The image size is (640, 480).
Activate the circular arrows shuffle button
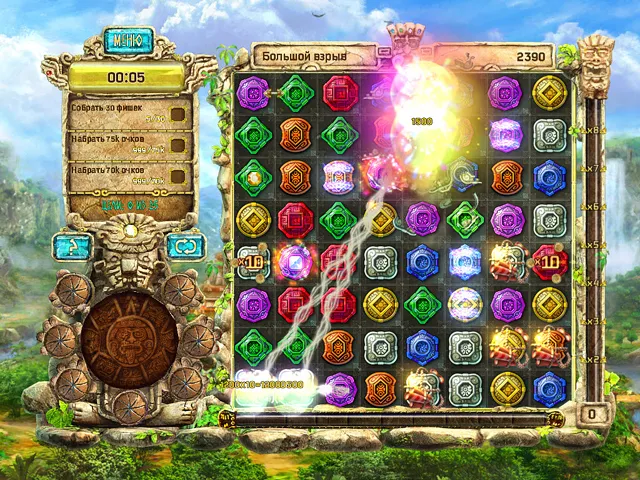click(183, 246)
